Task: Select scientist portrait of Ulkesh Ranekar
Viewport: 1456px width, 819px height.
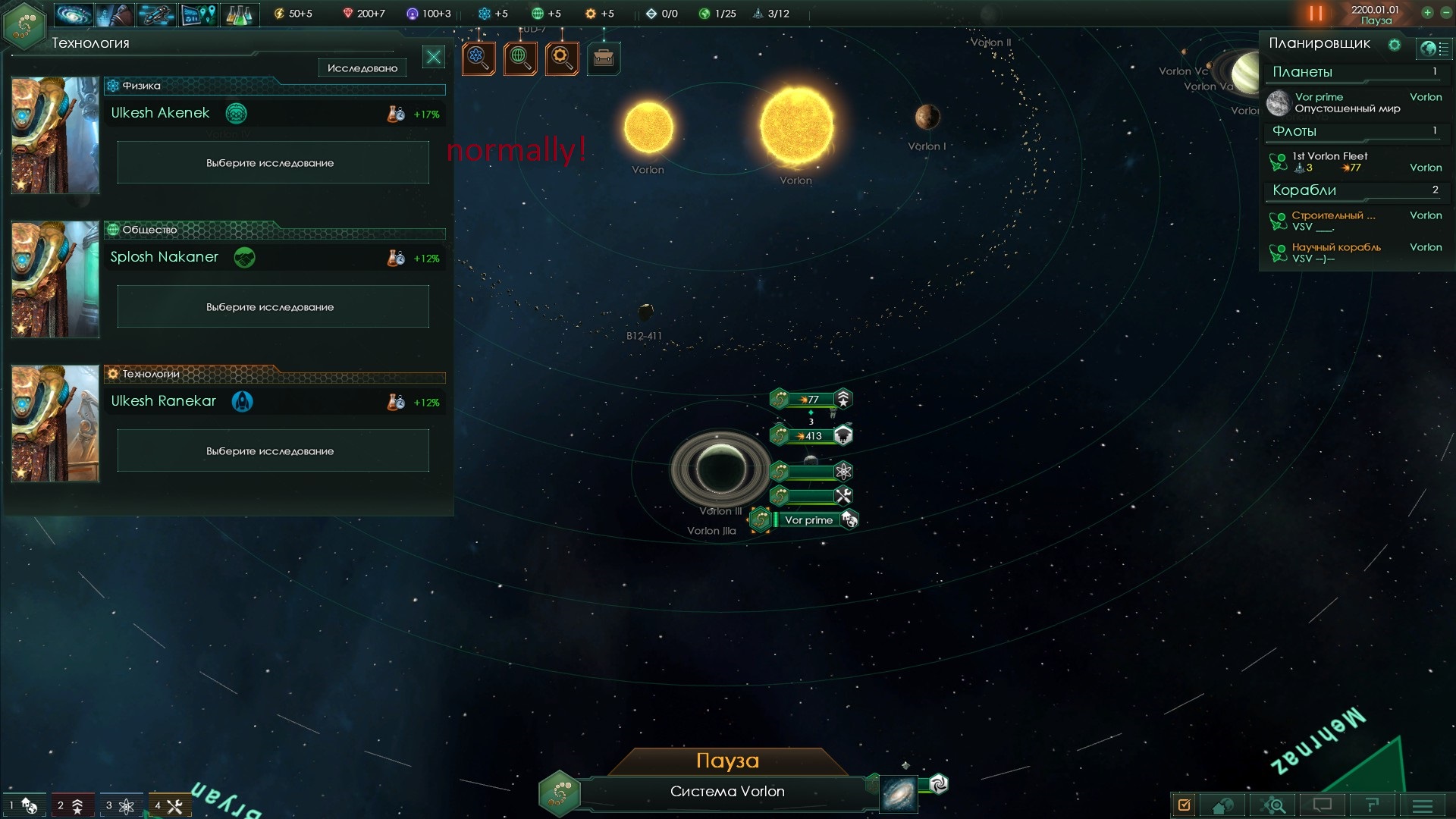Action: (x=55, y=423)
